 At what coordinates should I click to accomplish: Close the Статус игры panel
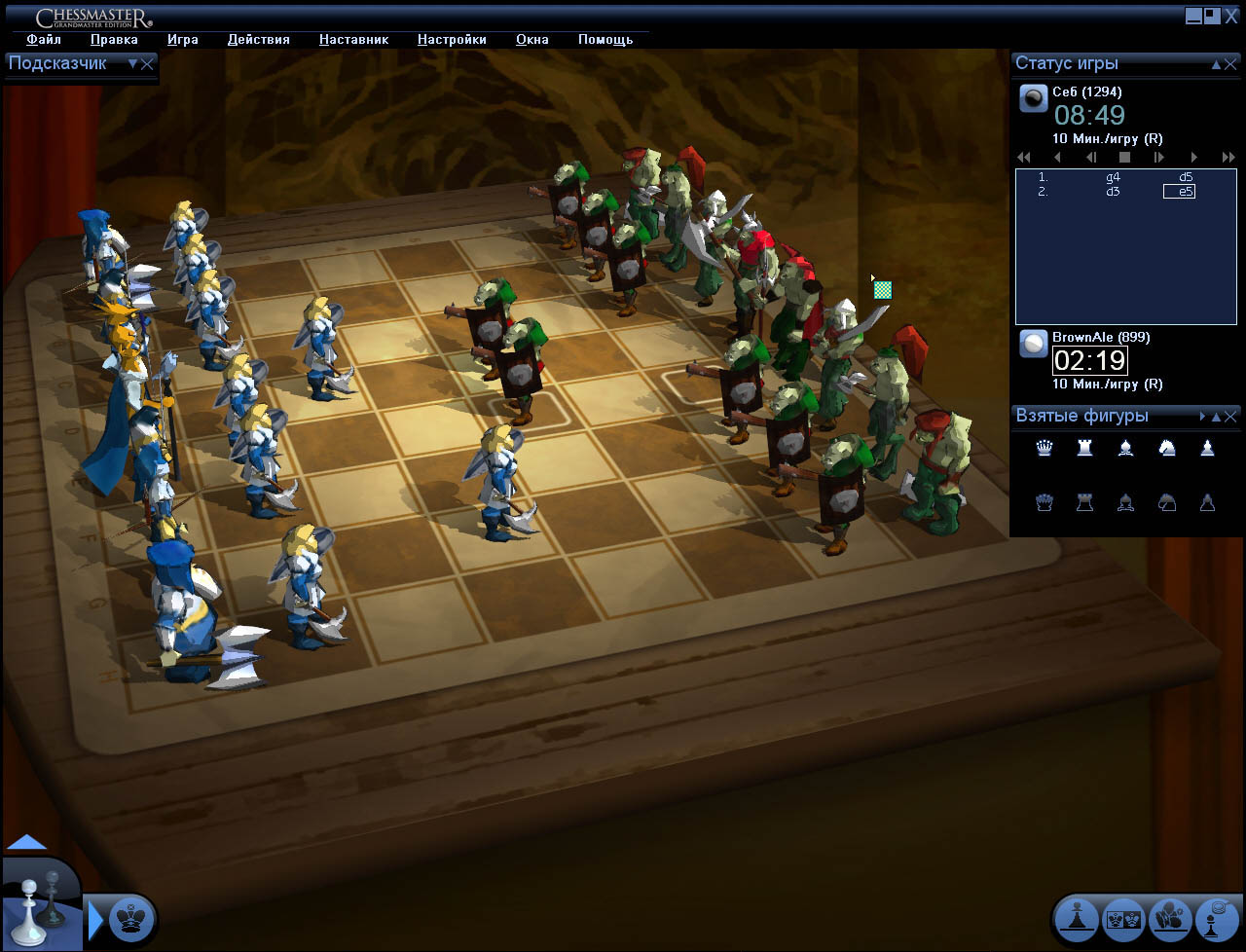pyautogui.click(x=1231, y=64)
